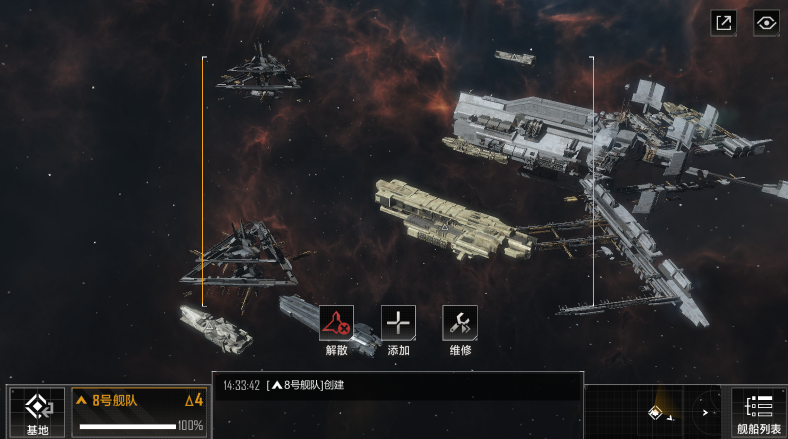Disband the fleet with the 解散 button
This screenshot has width=788, height=439.
[336, 323]
